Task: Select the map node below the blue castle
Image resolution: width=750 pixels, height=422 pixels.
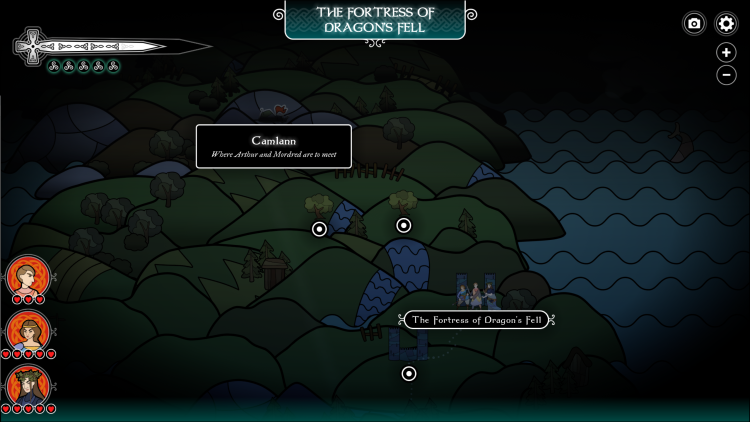Action: point(409,374)
